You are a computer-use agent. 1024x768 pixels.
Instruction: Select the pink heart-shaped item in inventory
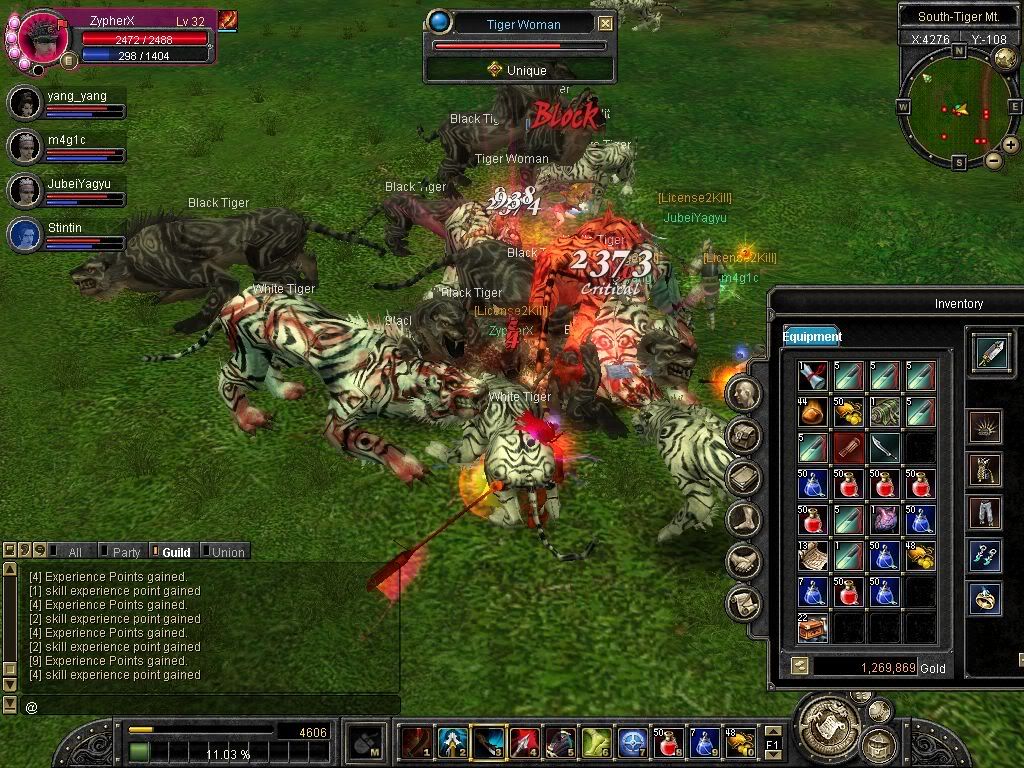[884, 519]
